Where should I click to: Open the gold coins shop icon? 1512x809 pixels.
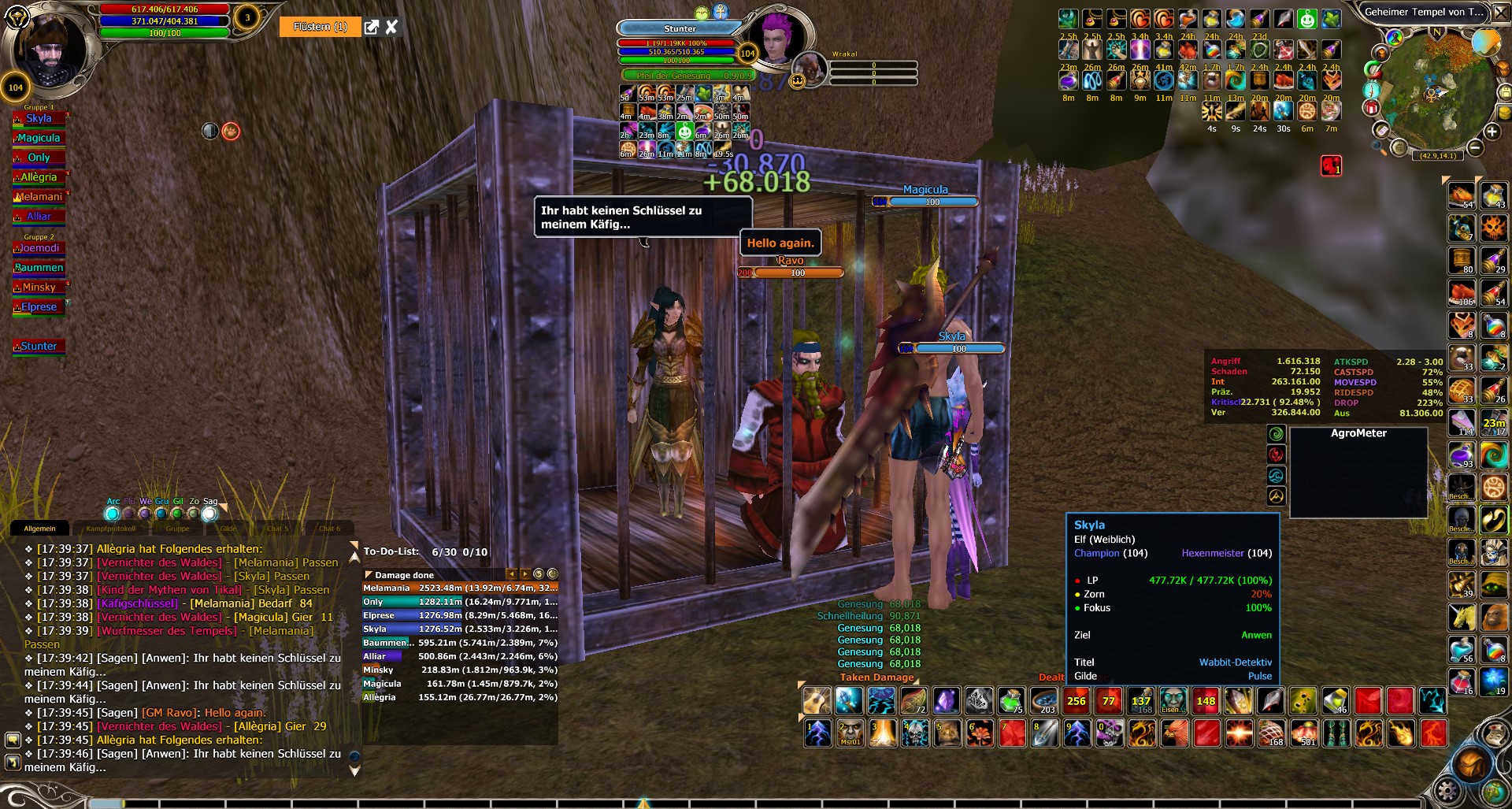click(1505, 113)
